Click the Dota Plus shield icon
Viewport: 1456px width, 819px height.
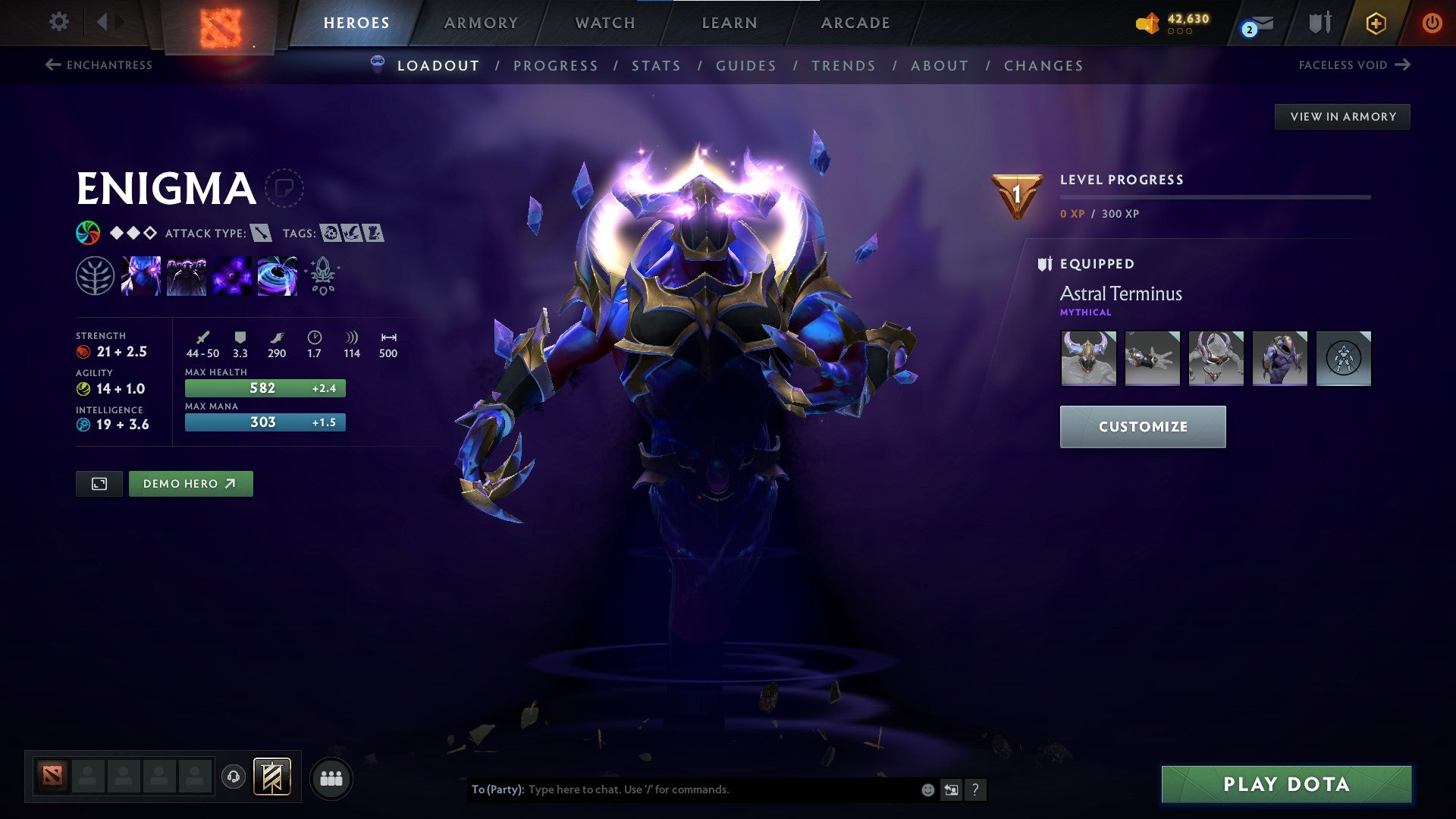(x=1319, y=22)
